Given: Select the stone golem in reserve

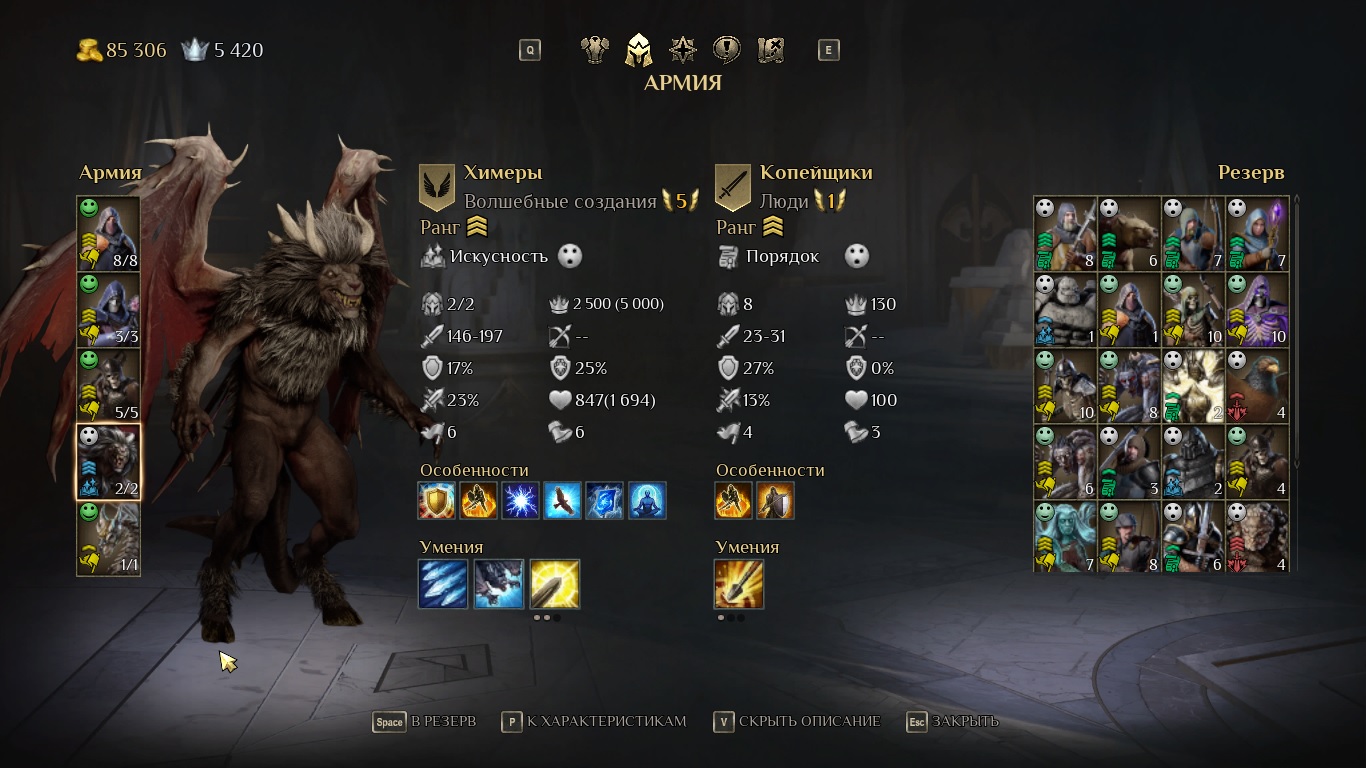Looking at the screenshot, I should 1065,310.
